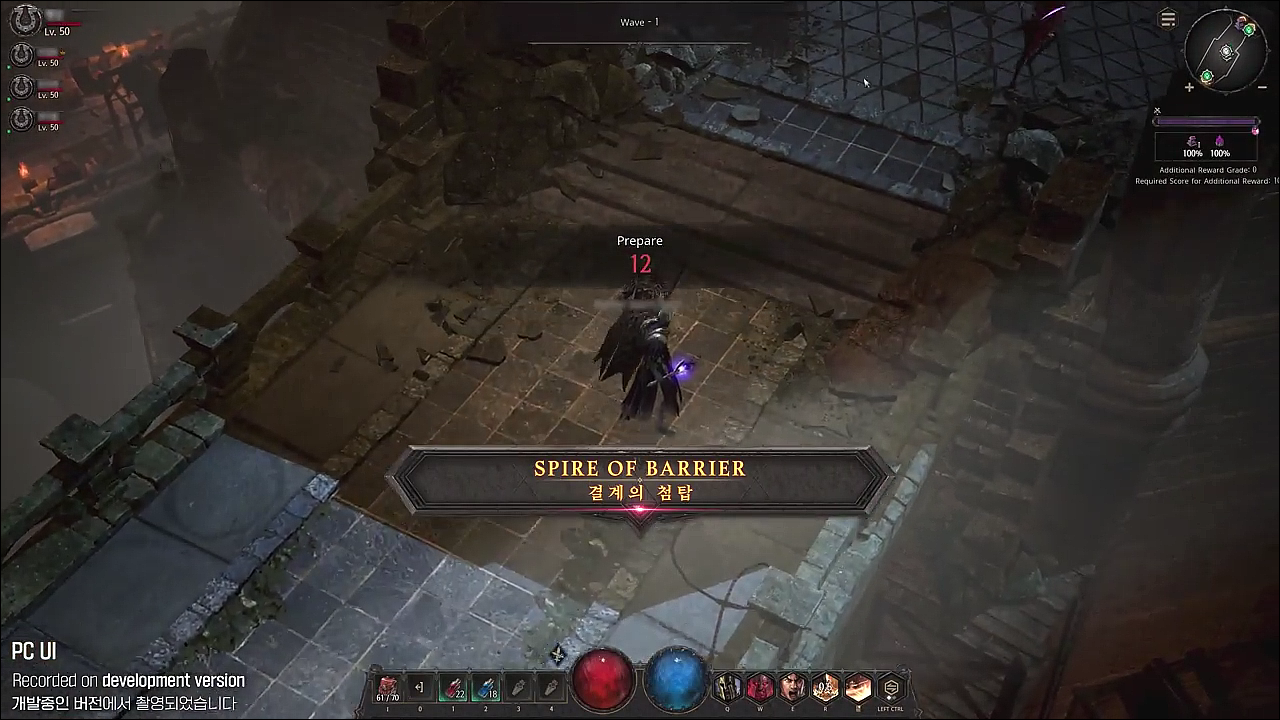1280x720 pixels.
Task: Activate the screaming face E skill
Action: click(793, 687)
